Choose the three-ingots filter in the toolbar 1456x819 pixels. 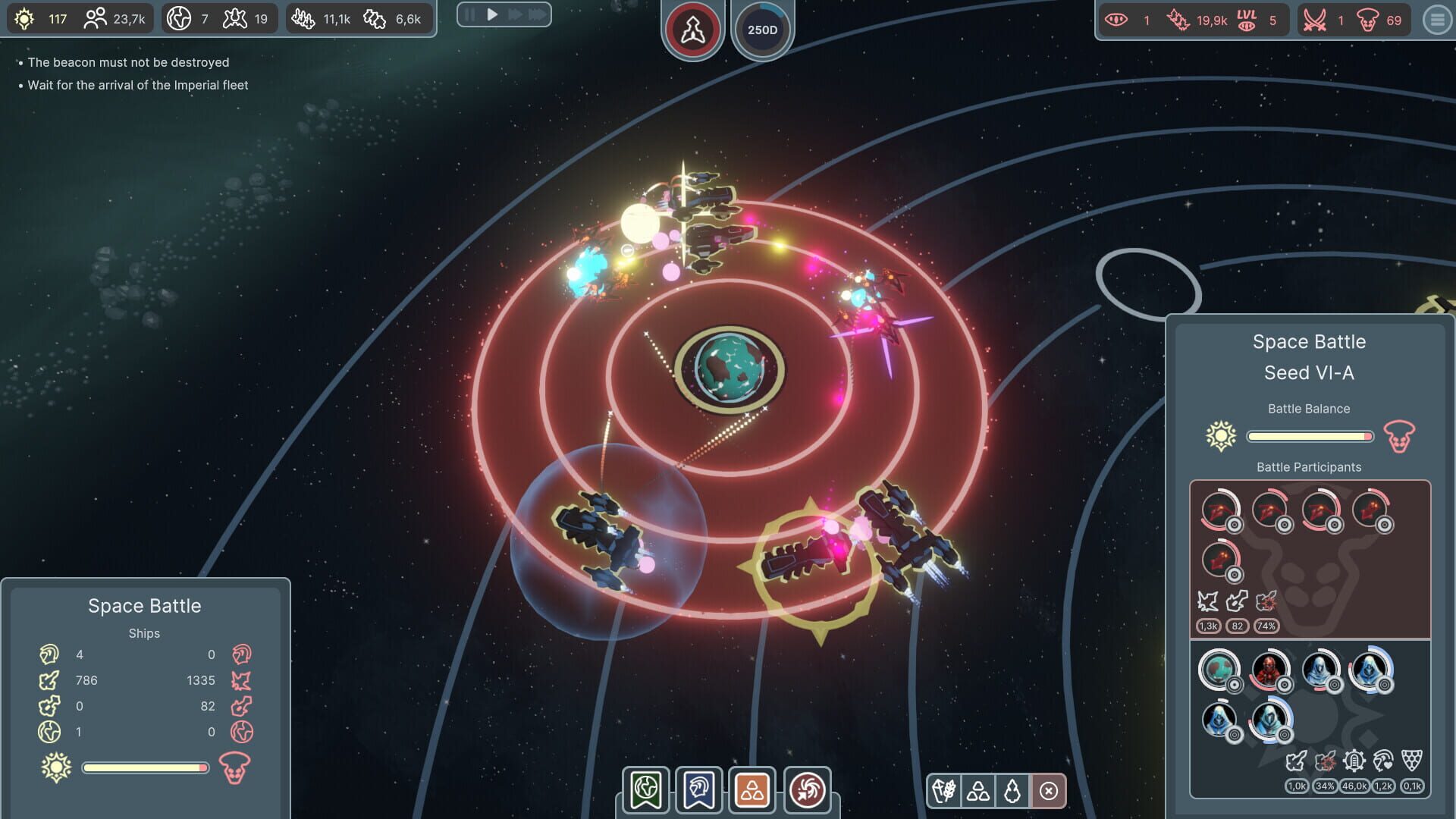[978, 791]
